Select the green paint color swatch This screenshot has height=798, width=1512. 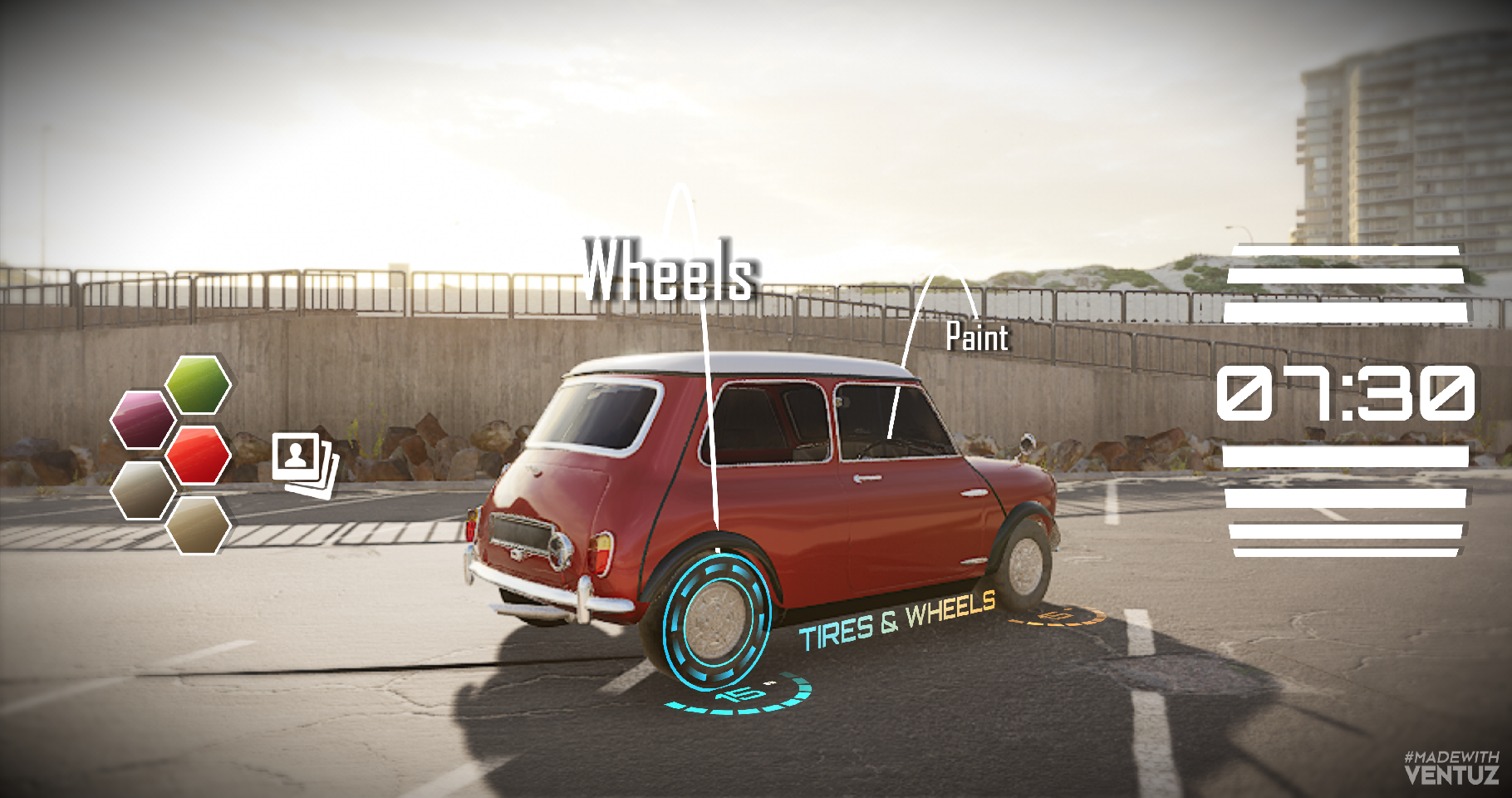coord(198,384)
